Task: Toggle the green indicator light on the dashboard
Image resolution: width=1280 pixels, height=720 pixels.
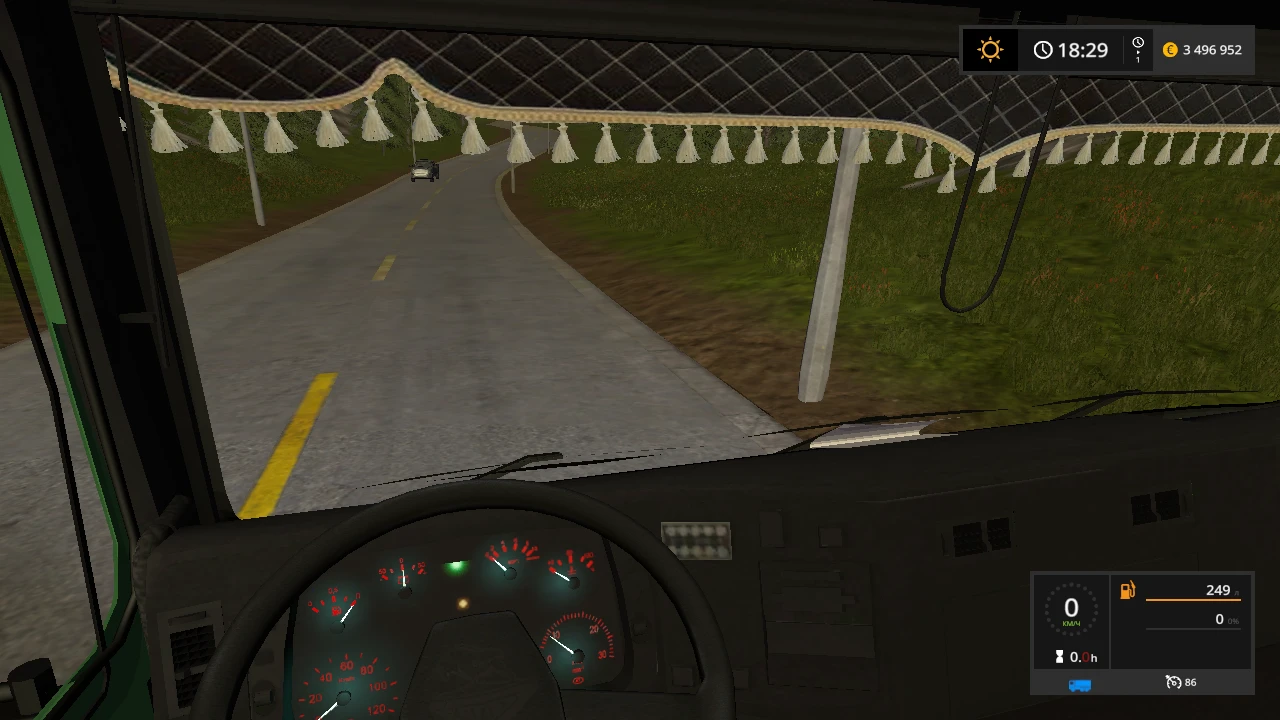Action: pos(456,567)
